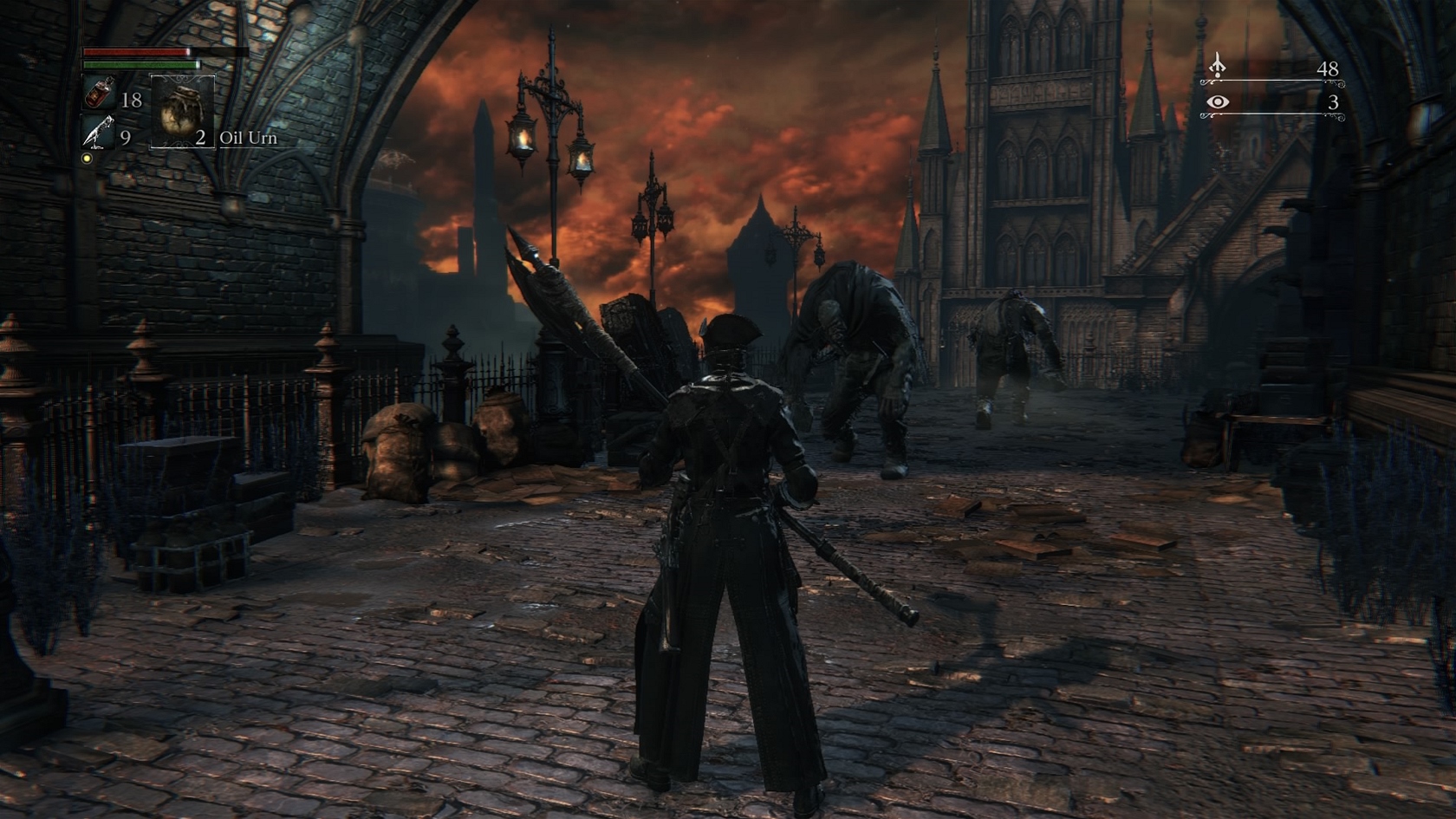Screen dimensions: 1456x819
Task: Select the Blood Vial icon
Action: [x=99, y=94]
